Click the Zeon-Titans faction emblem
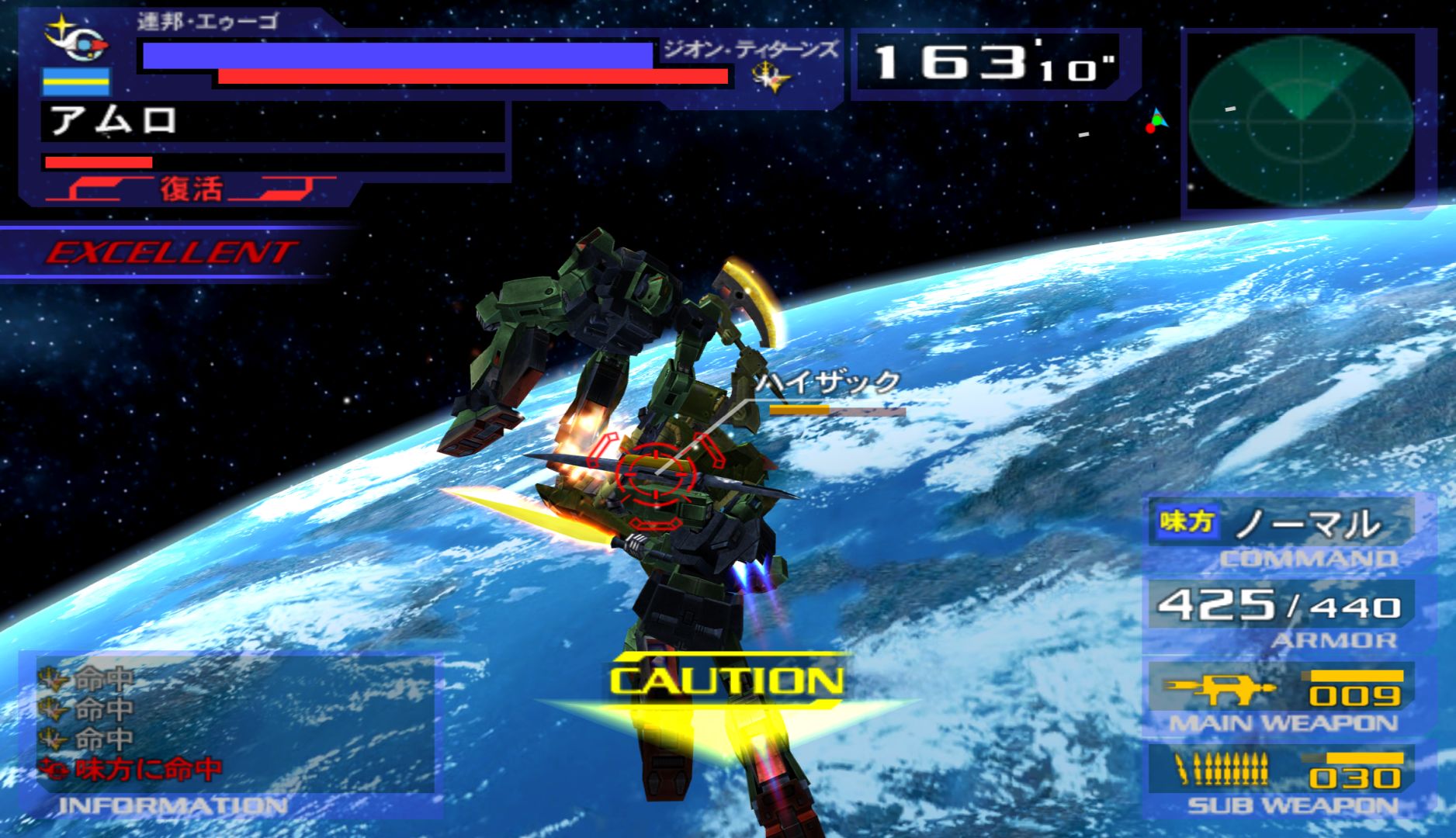 coord(772,78)
